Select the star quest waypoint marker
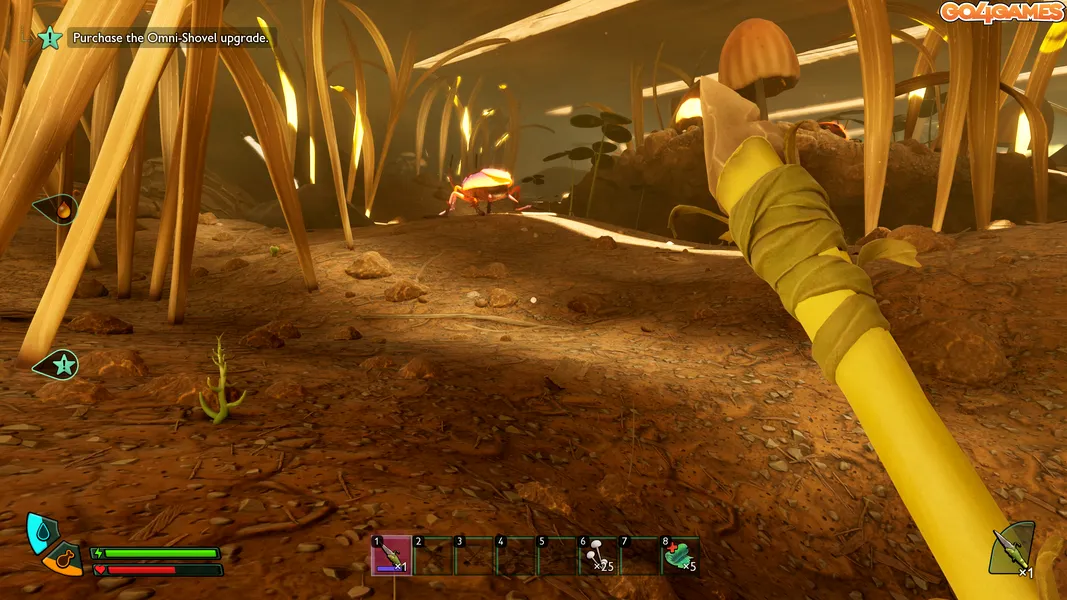Image resolution: width=1067 pixels, height=600 pixels. [x=60, y=365]
